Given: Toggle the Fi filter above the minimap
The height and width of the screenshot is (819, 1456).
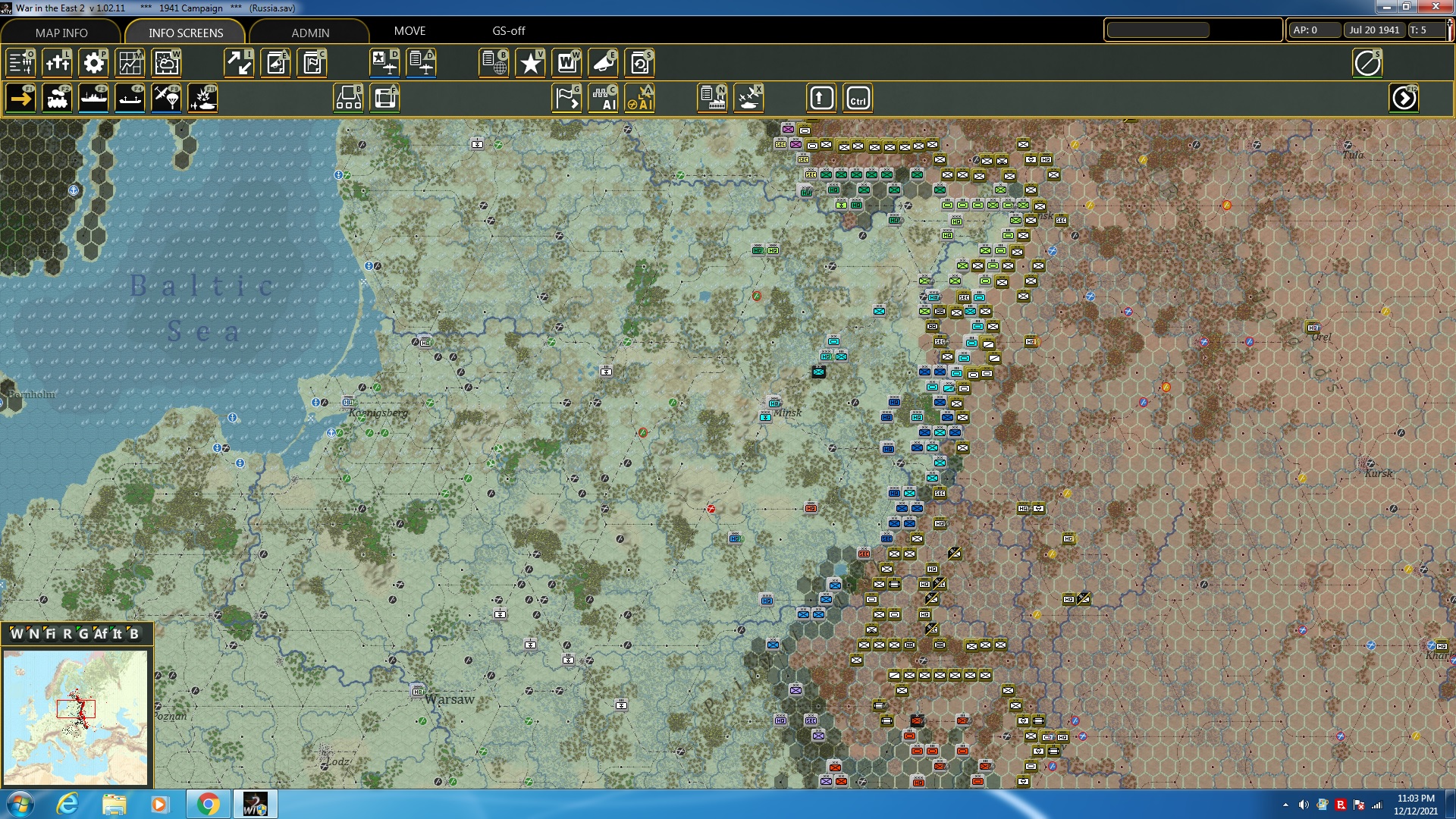Looking at the screenshot, I should 50,634.
